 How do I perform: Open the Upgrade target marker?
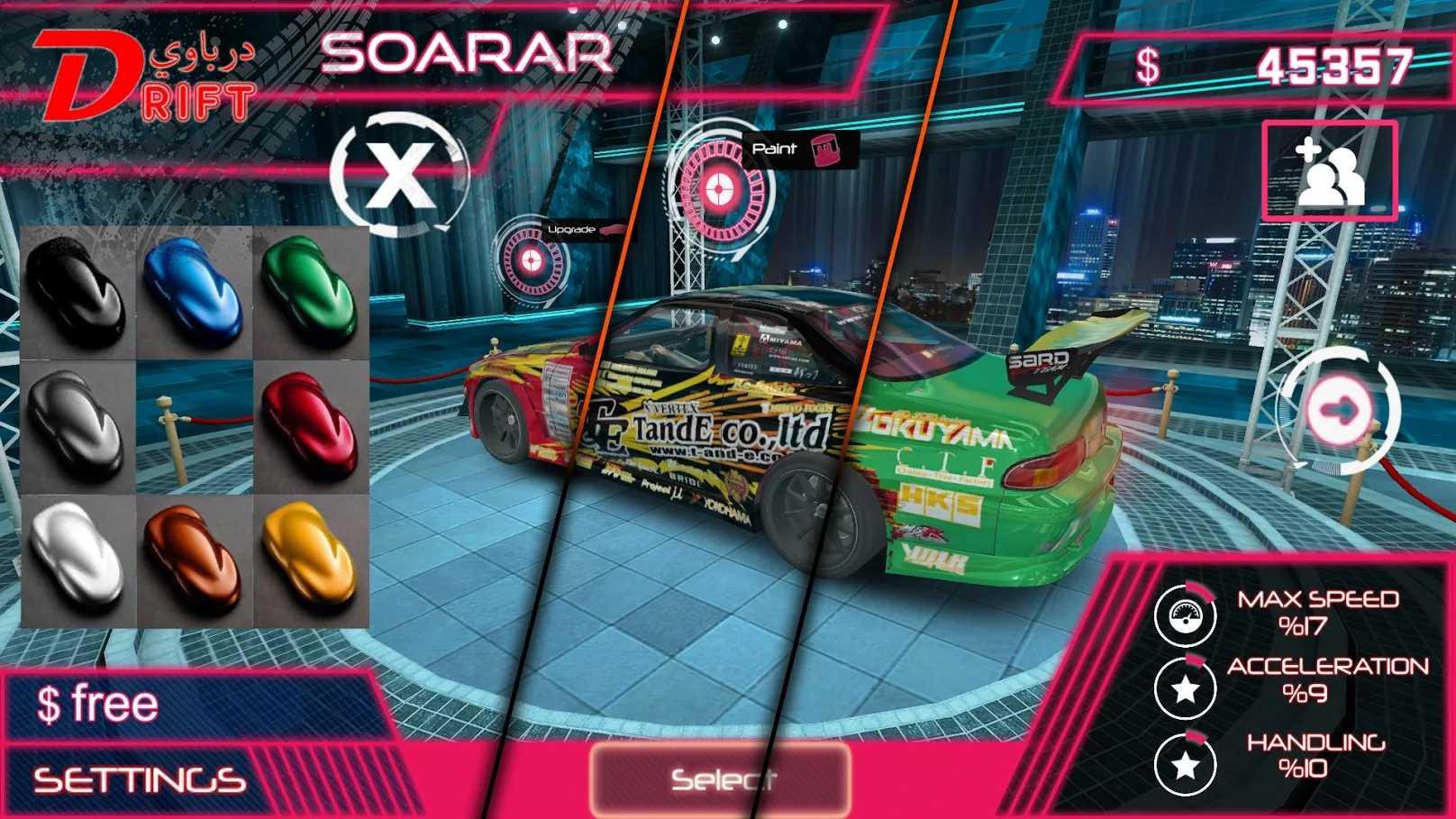(x=531, y=259)
